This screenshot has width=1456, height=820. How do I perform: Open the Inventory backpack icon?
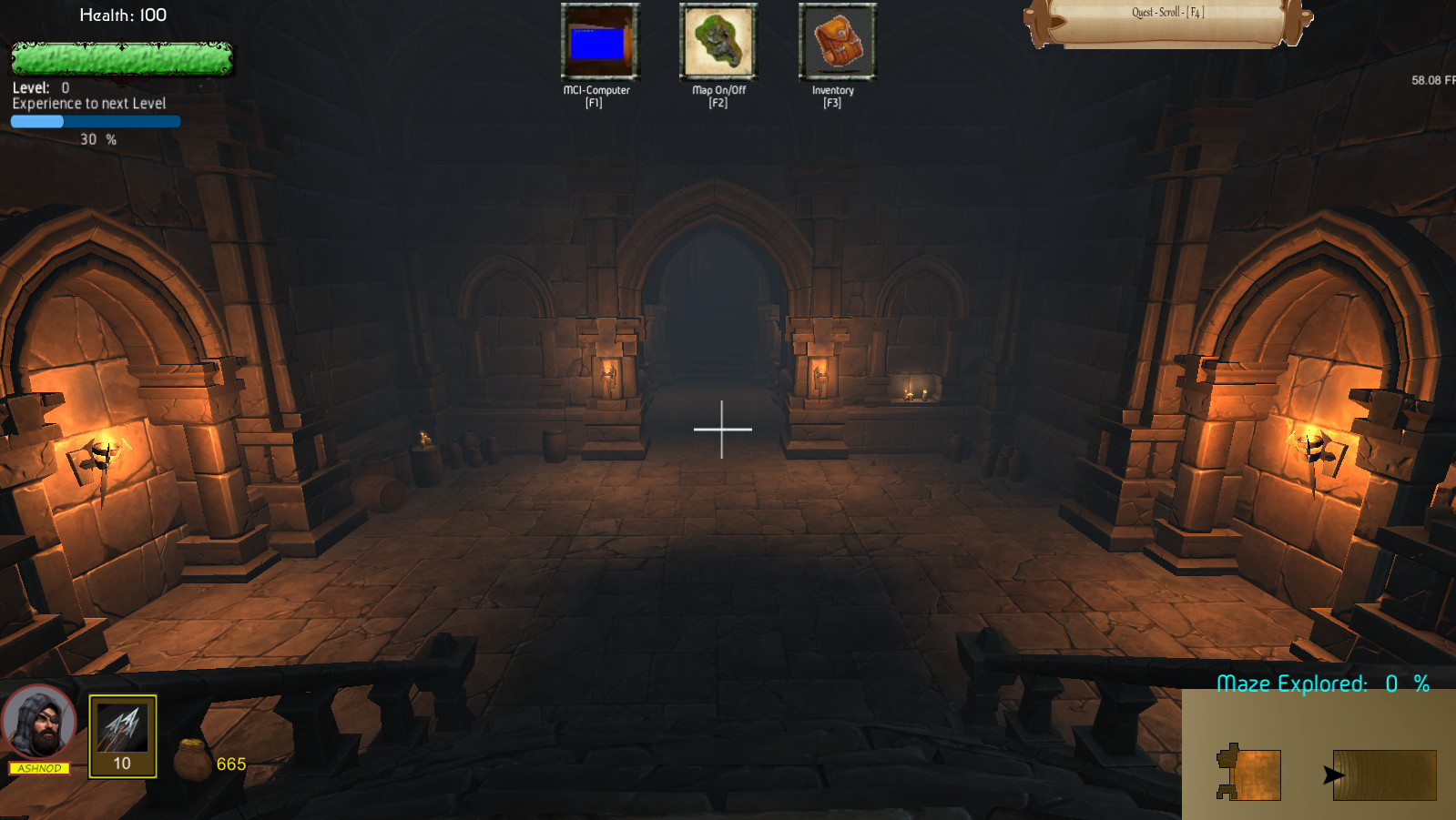point(834,41)
